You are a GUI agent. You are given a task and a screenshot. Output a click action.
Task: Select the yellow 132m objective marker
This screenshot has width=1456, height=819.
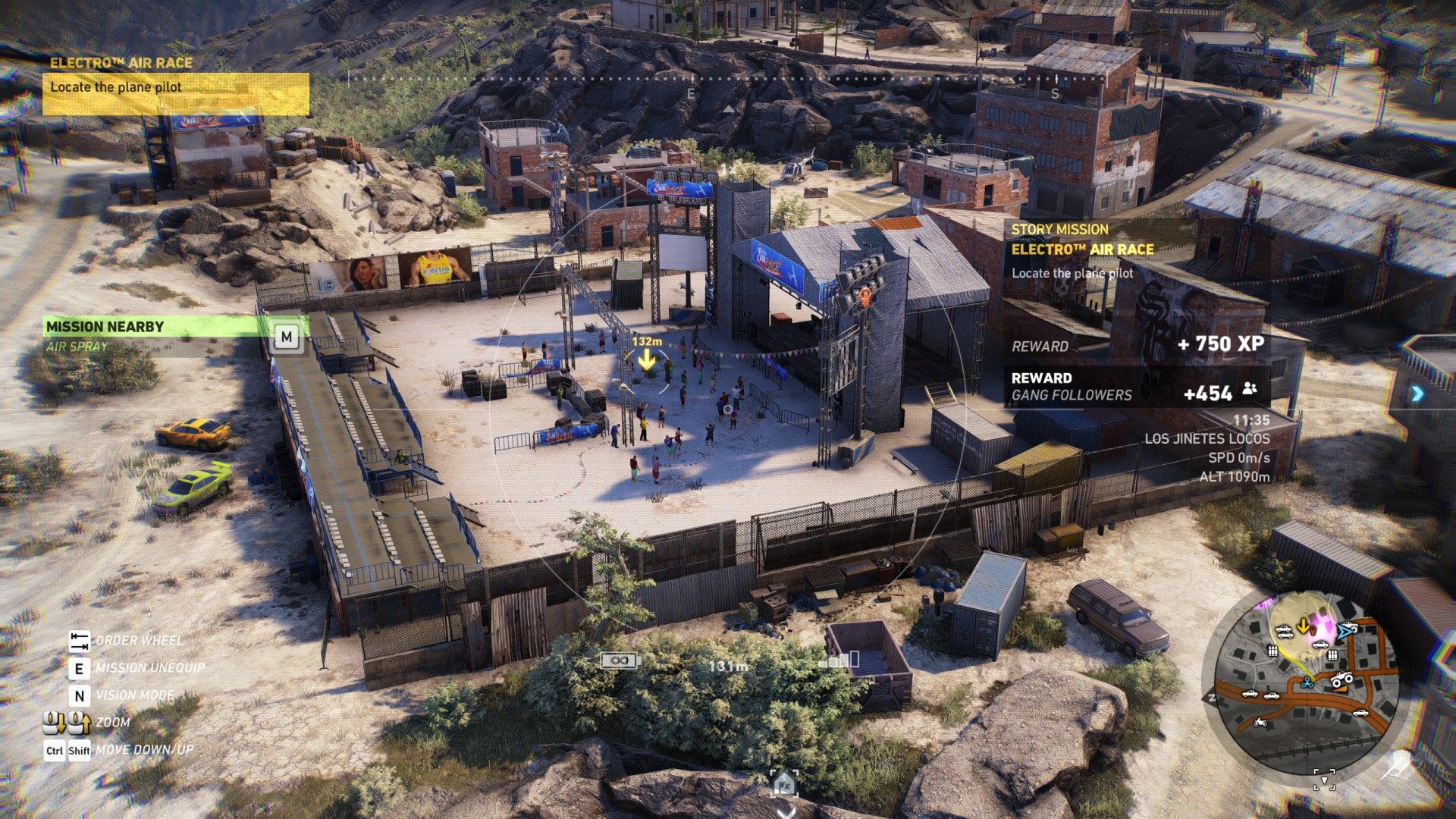[647, 359]
